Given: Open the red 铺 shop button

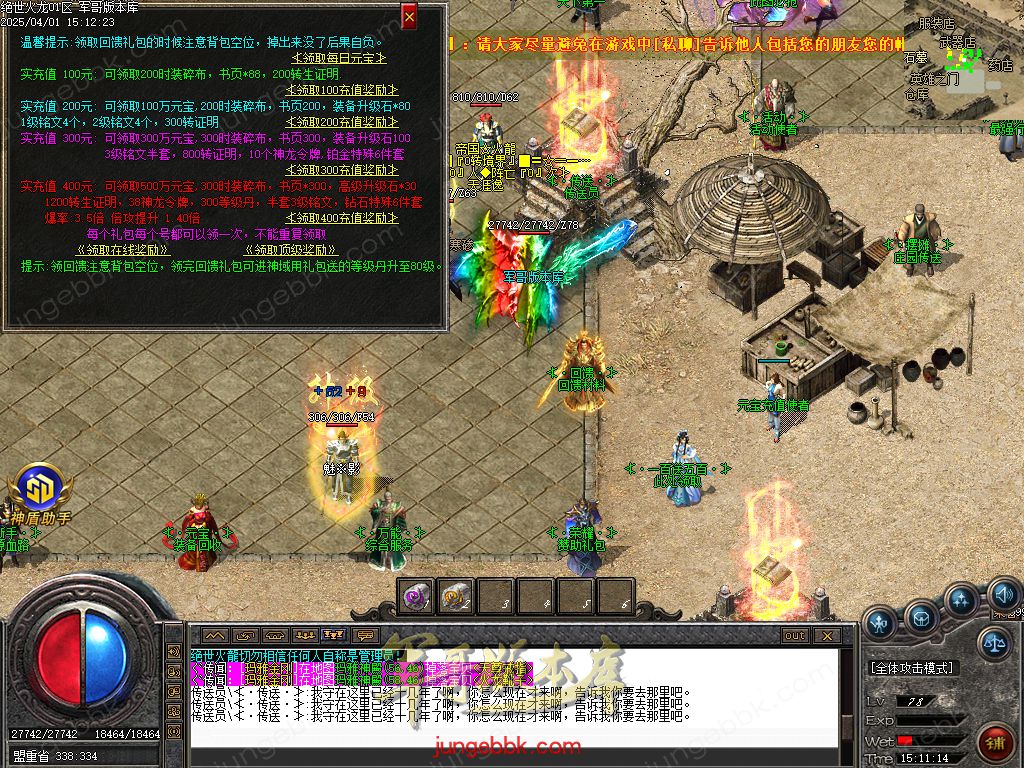Looking at the screenshot, I should pos(995,743).
